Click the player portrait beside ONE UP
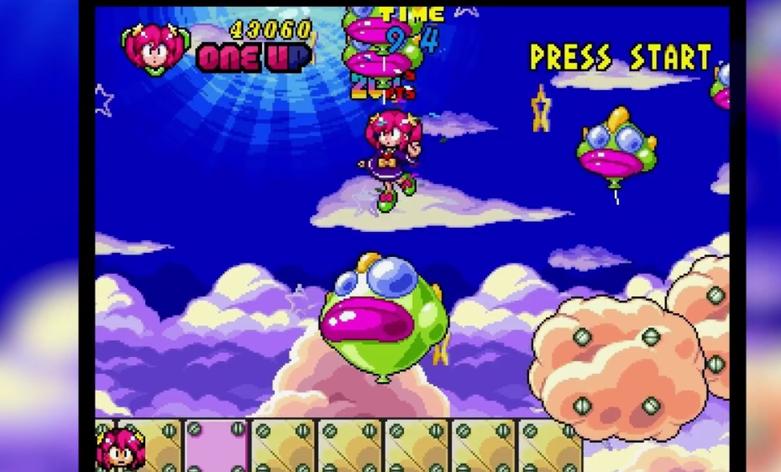Screen dimensions: 781x472 (155, 47)
